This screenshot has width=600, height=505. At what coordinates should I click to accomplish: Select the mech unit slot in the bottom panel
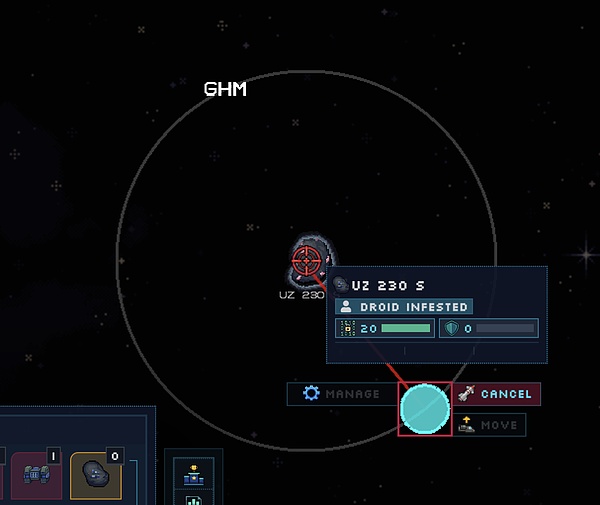[37, 475]
